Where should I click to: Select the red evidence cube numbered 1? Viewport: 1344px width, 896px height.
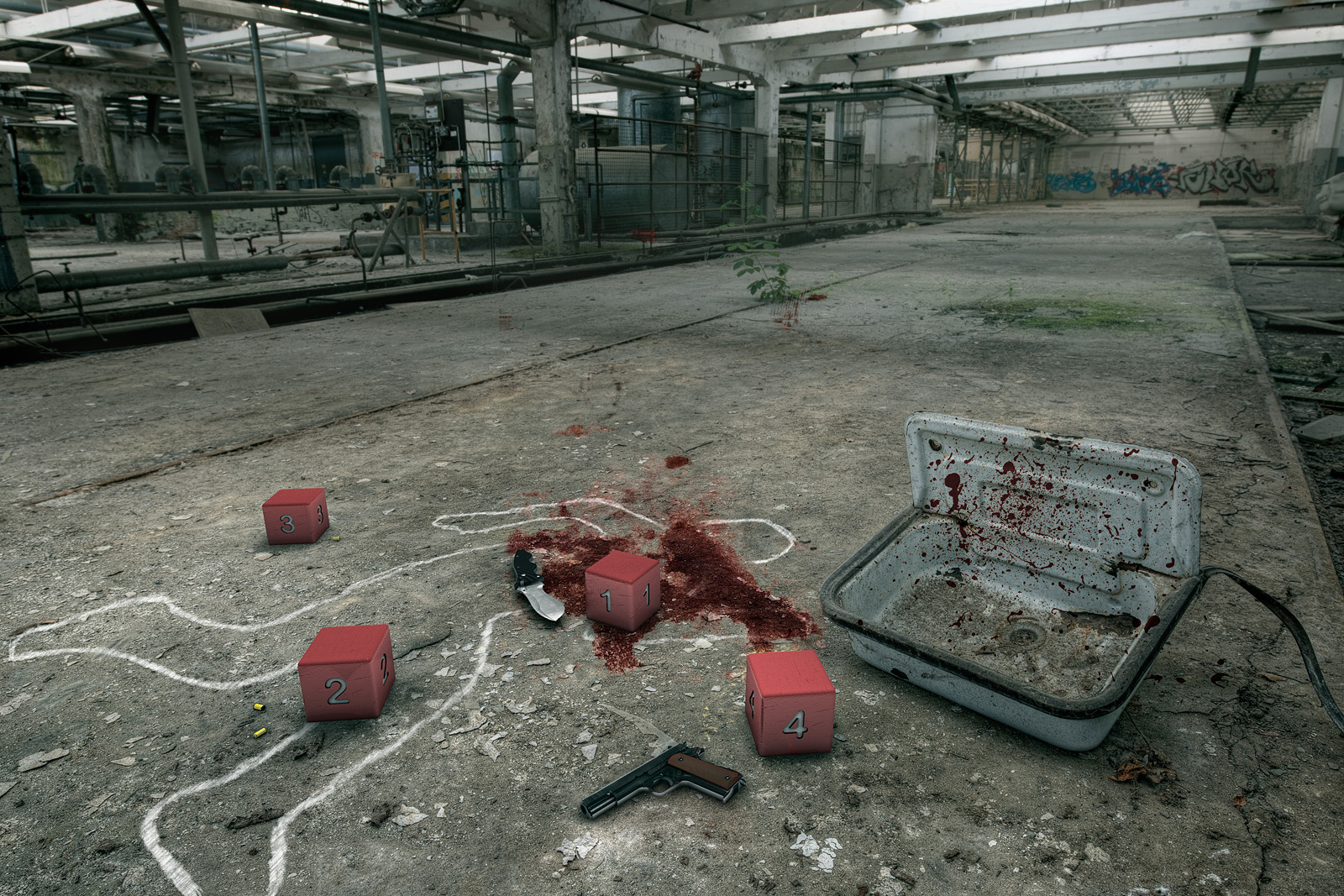click(x=622, y=591)
